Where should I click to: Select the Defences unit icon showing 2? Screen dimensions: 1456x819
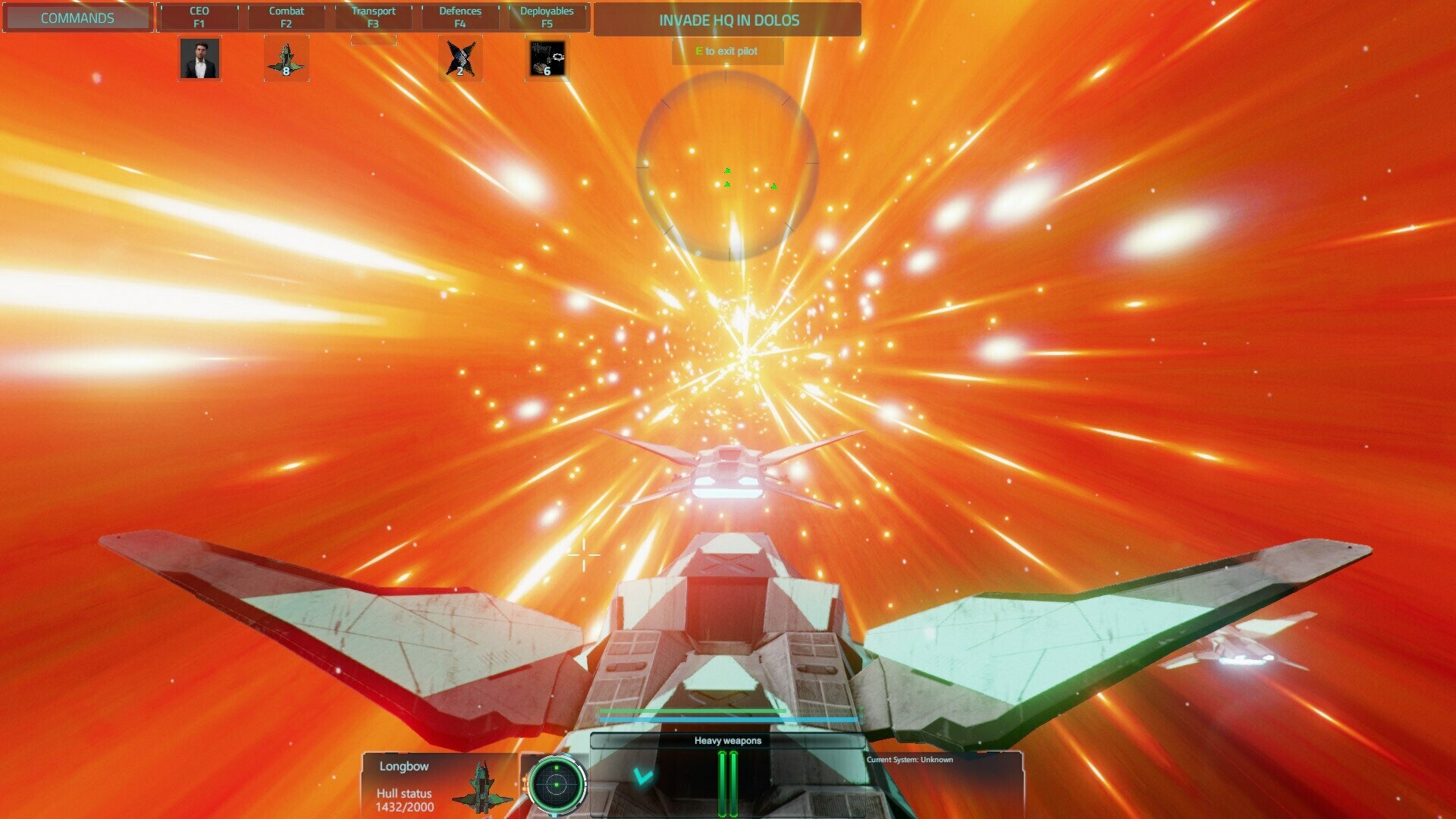(460, 60)
